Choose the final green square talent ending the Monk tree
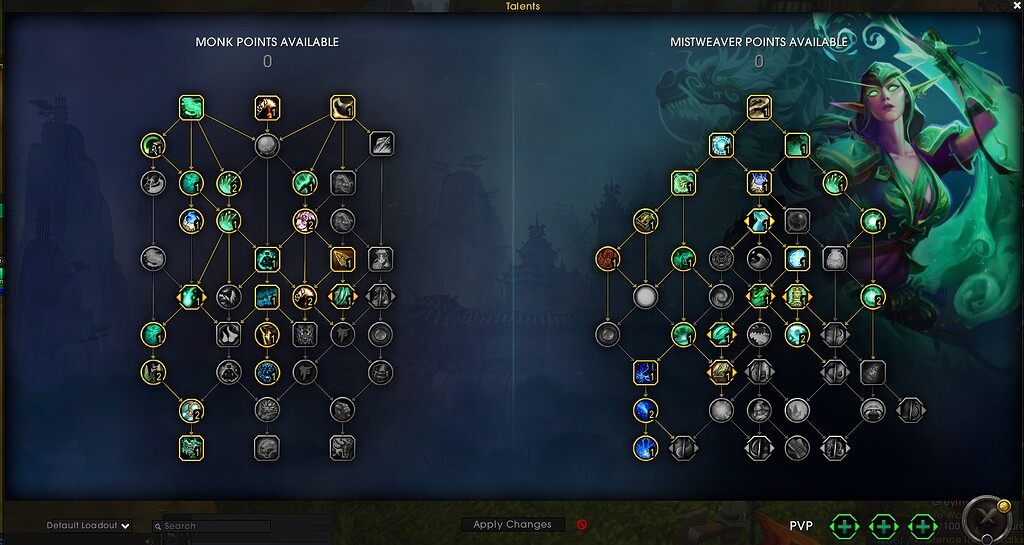Image resolution: width=1024 pixels, height=545 pixels. [x=191, y=447]
